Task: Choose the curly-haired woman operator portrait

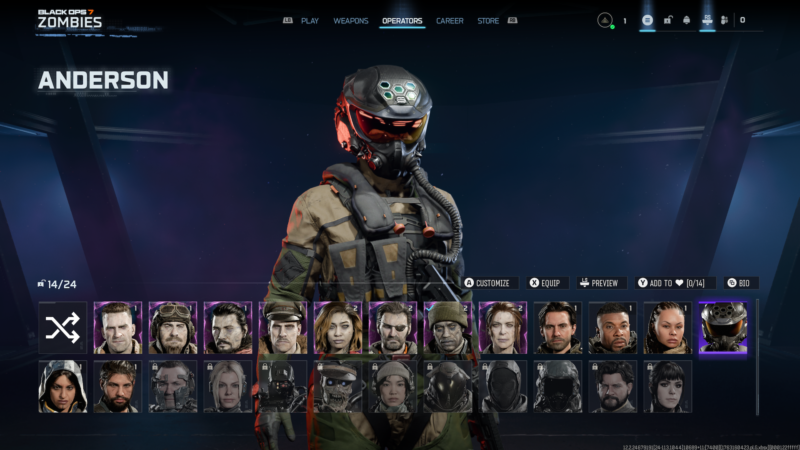Action: click(338, 328)
